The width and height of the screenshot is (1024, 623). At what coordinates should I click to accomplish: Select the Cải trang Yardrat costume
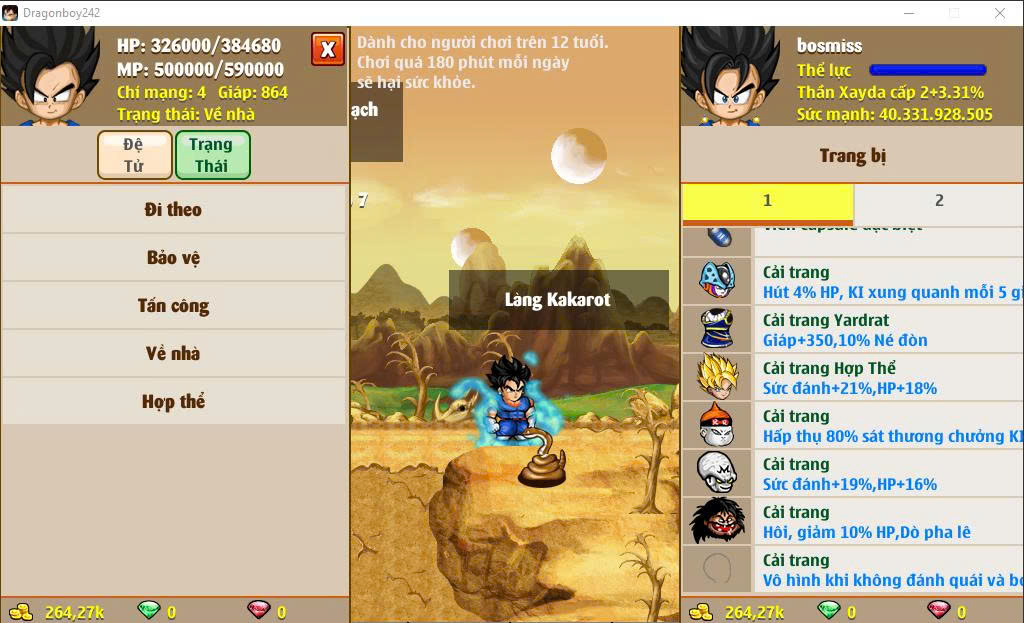[x=852, y=330]
